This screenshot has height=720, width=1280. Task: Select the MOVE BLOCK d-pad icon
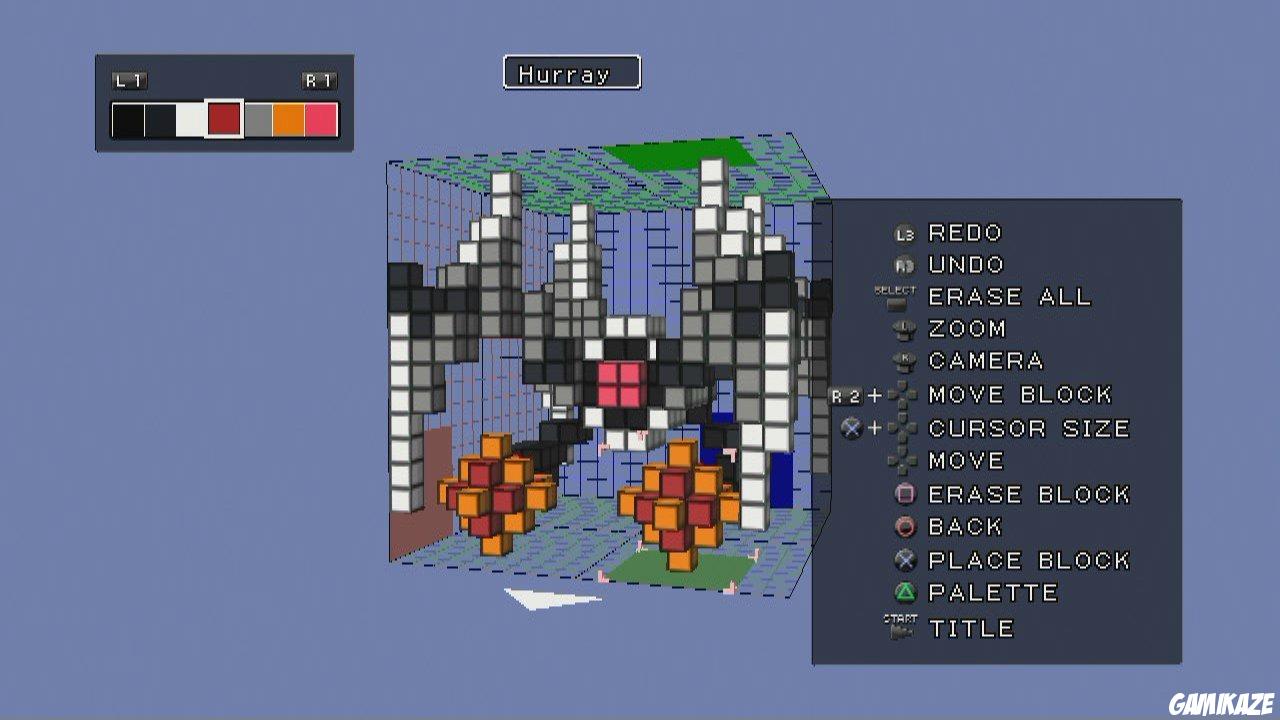pyautogui.click(x=905, y=392)
